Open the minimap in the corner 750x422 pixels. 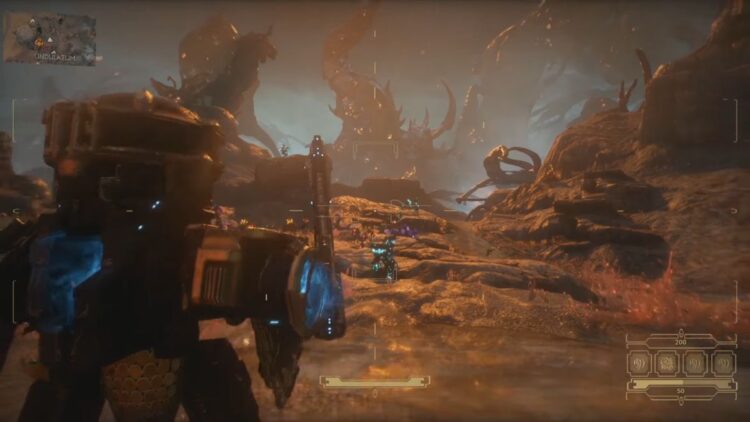pos(50,38)
